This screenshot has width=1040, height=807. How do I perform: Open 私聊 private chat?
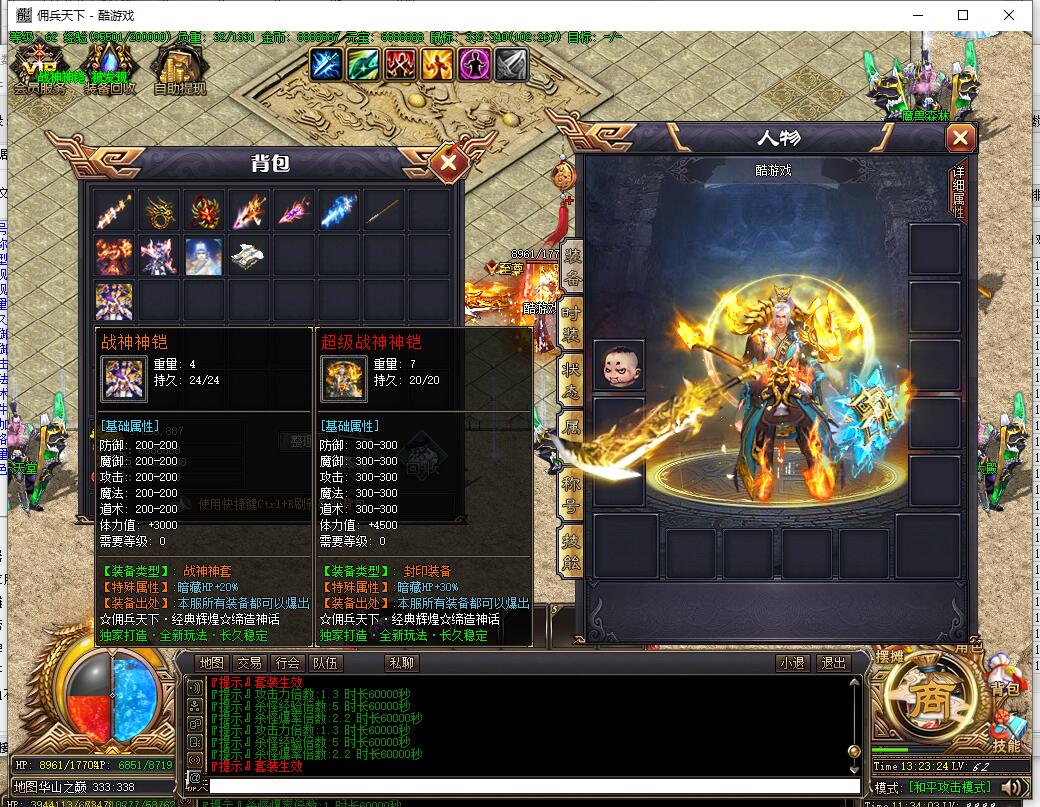tap(401, 662)
